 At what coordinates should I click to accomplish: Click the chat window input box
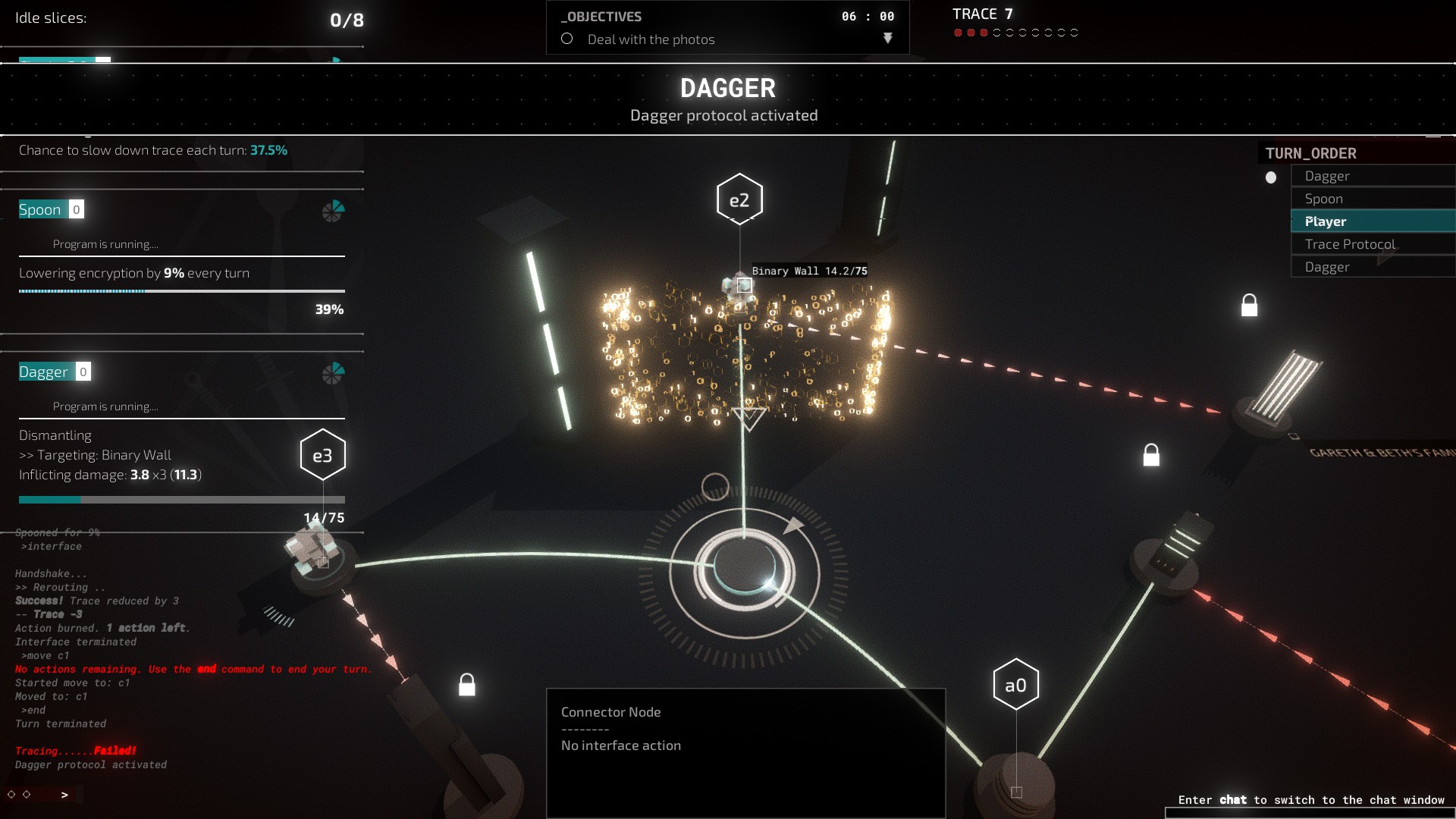click(x=1308, y=813)
